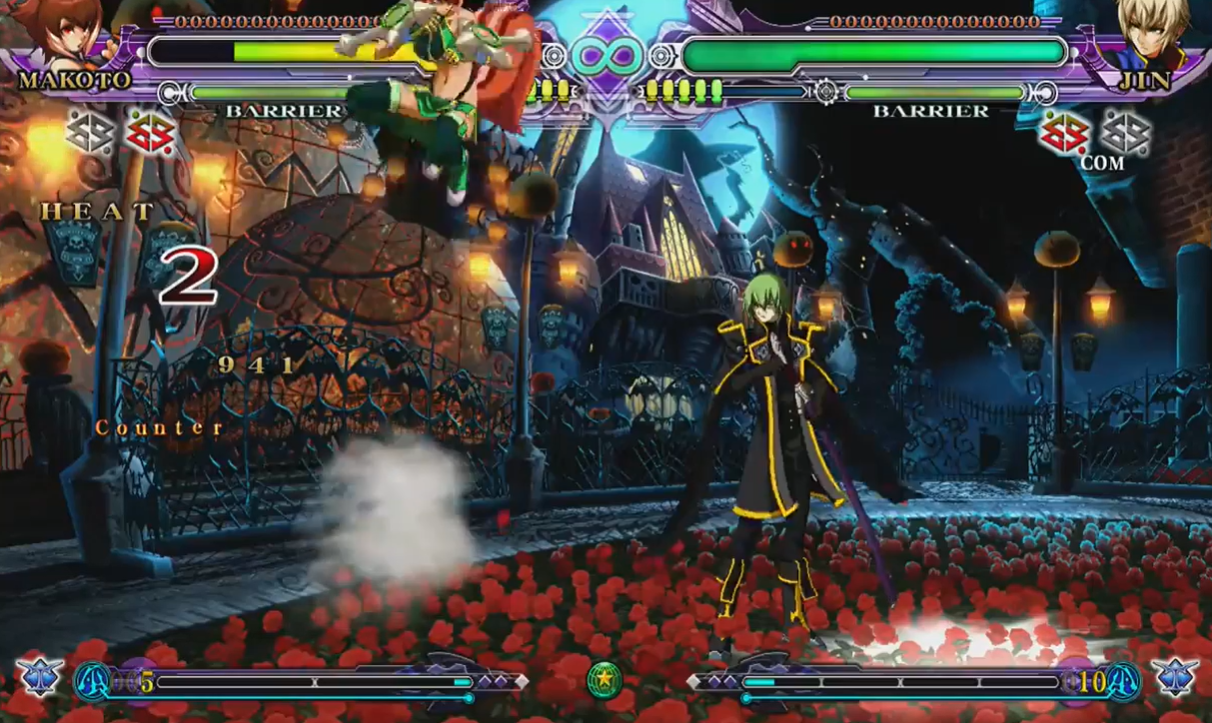Select the grey burst icon under Makoto's barrier

click(91, 132)
